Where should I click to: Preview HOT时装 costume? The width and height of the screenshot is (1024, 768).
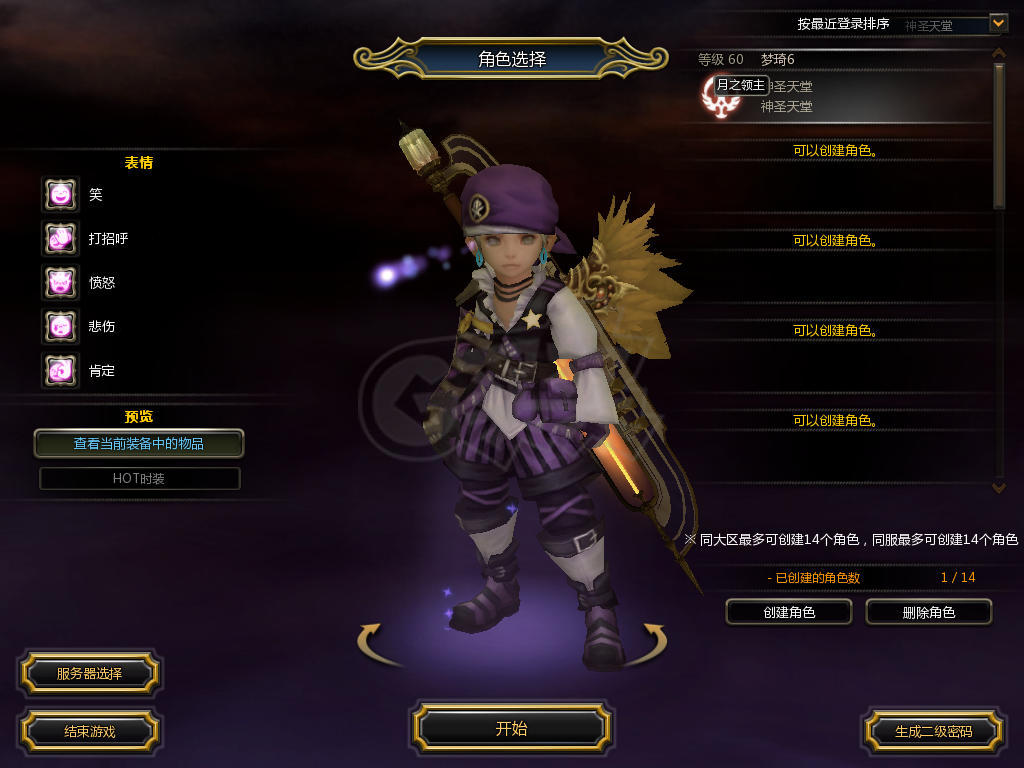[139, 478]
